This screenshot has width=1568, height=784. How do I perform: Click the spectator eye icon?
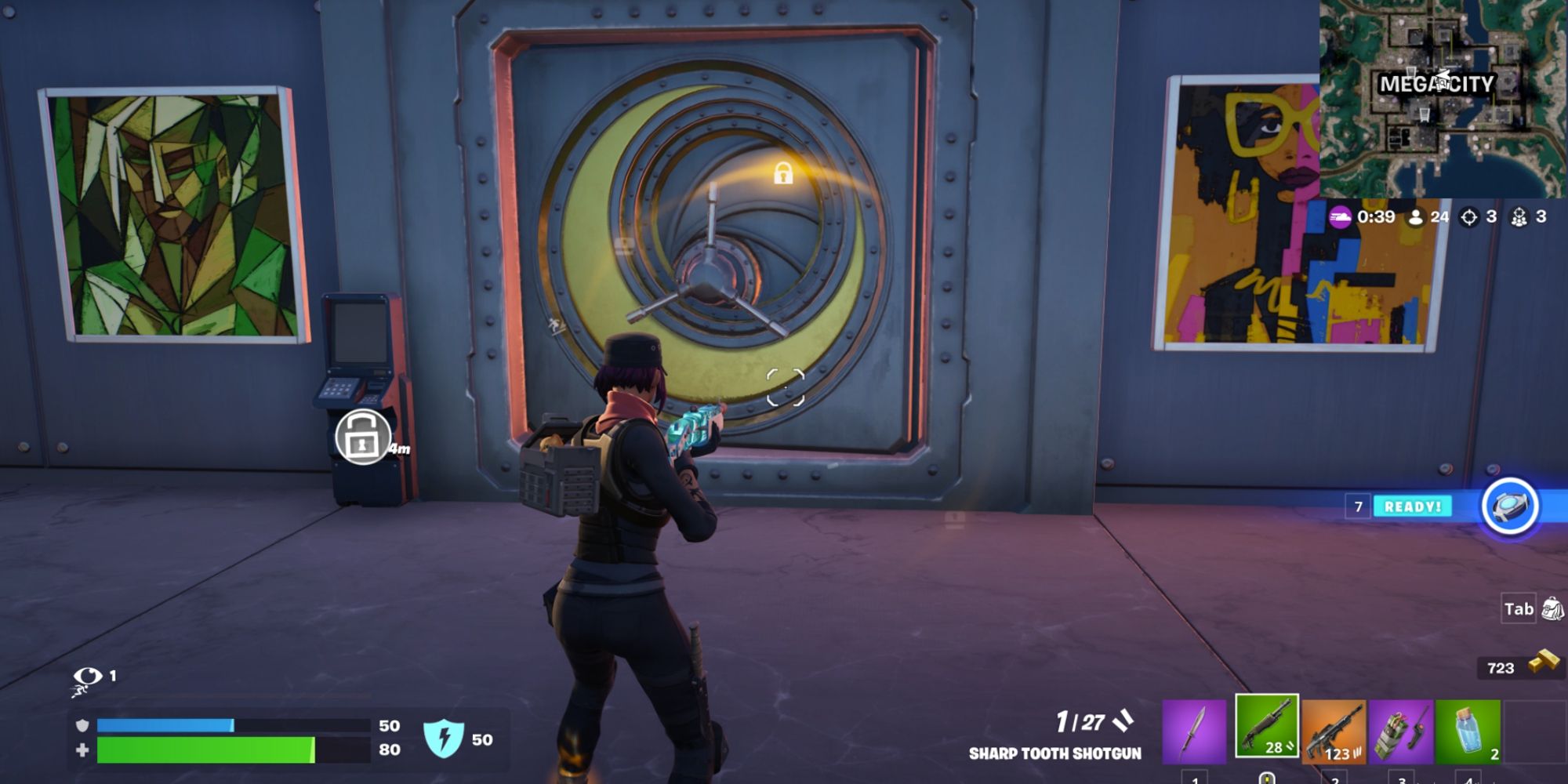click(86, 676)
